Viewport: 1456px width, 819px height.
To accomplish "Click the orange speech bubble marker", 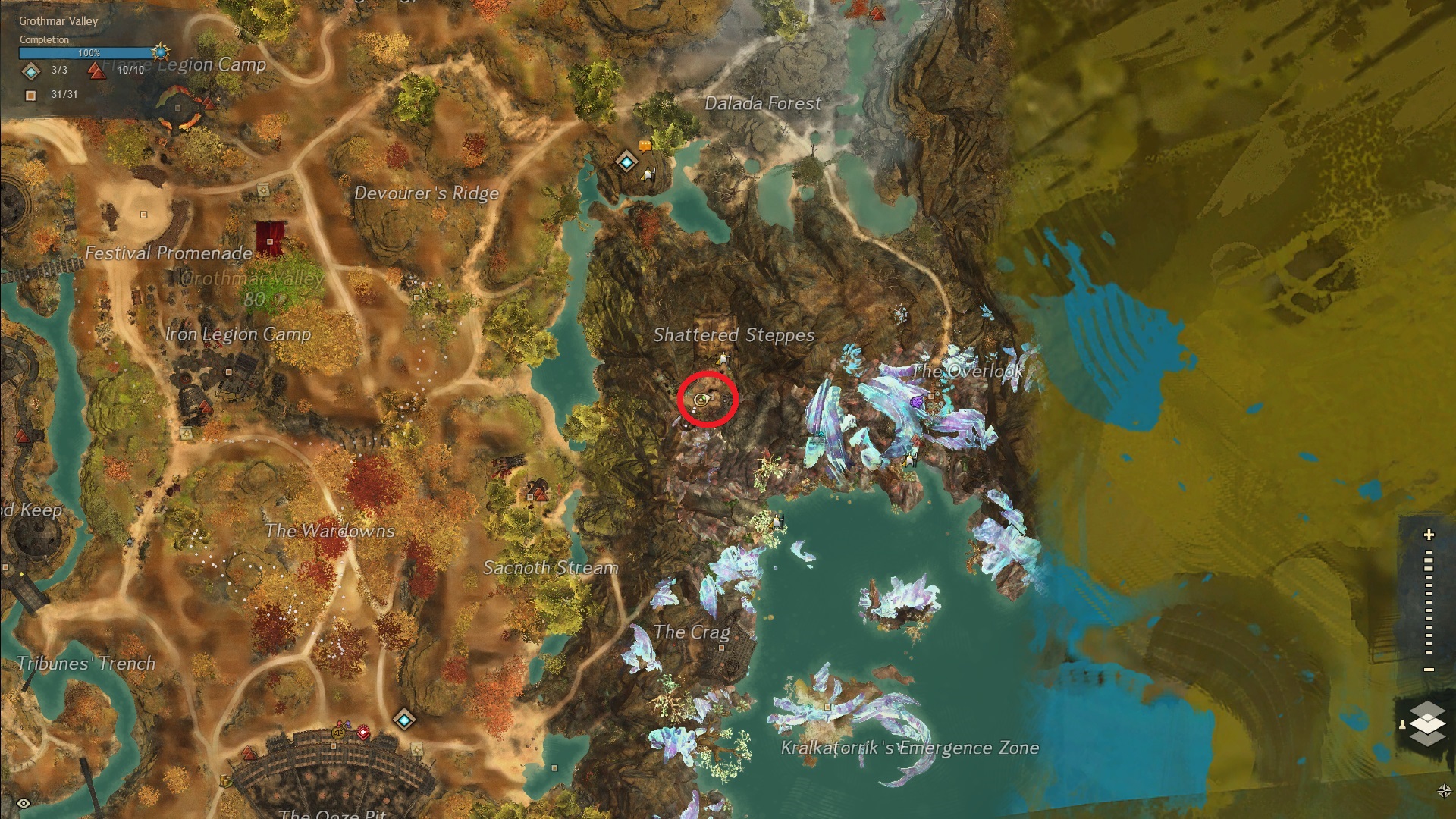I will point(645,146).
